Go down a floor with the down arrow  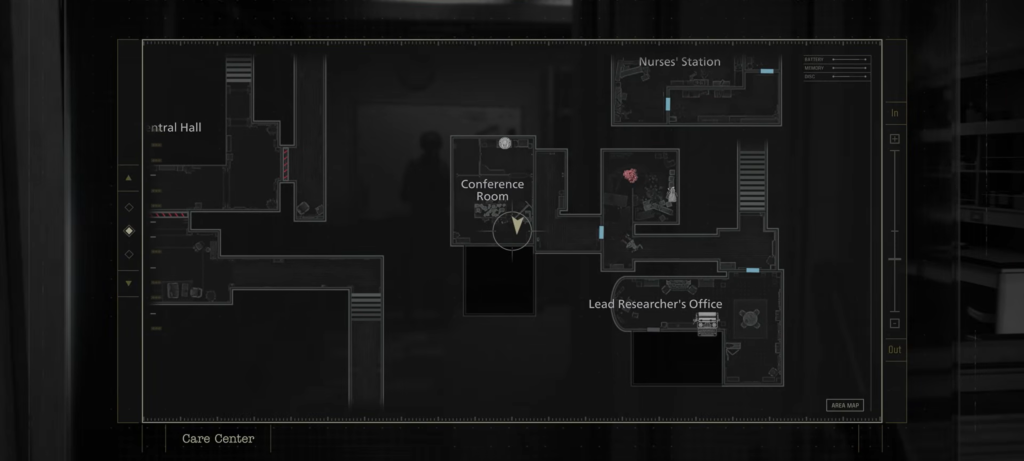click(128, 283)
